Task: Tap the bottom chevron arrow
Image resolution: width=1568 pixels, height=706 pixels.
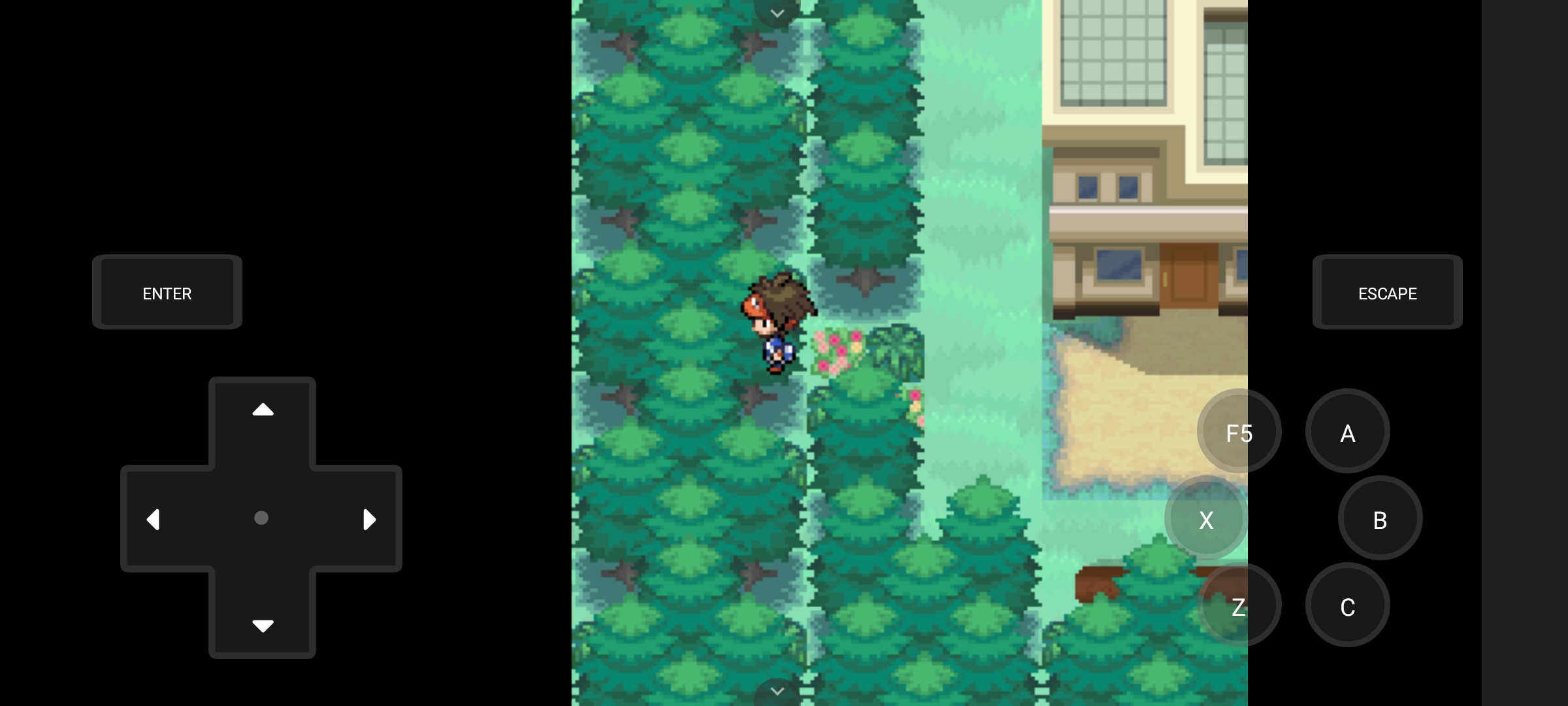Action: click(x=777, y=691)
